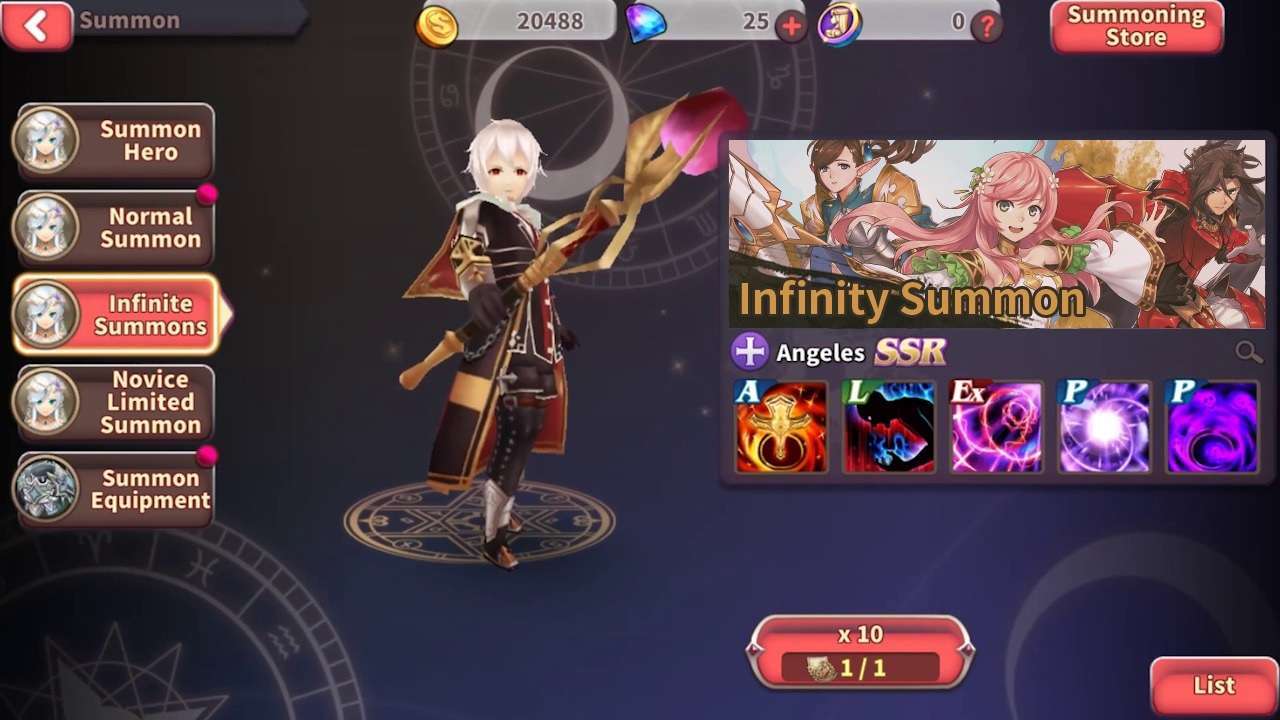Switch to Summon Equipment tab
Viewport: 1280px width, 720px height.
click(114, 489)
